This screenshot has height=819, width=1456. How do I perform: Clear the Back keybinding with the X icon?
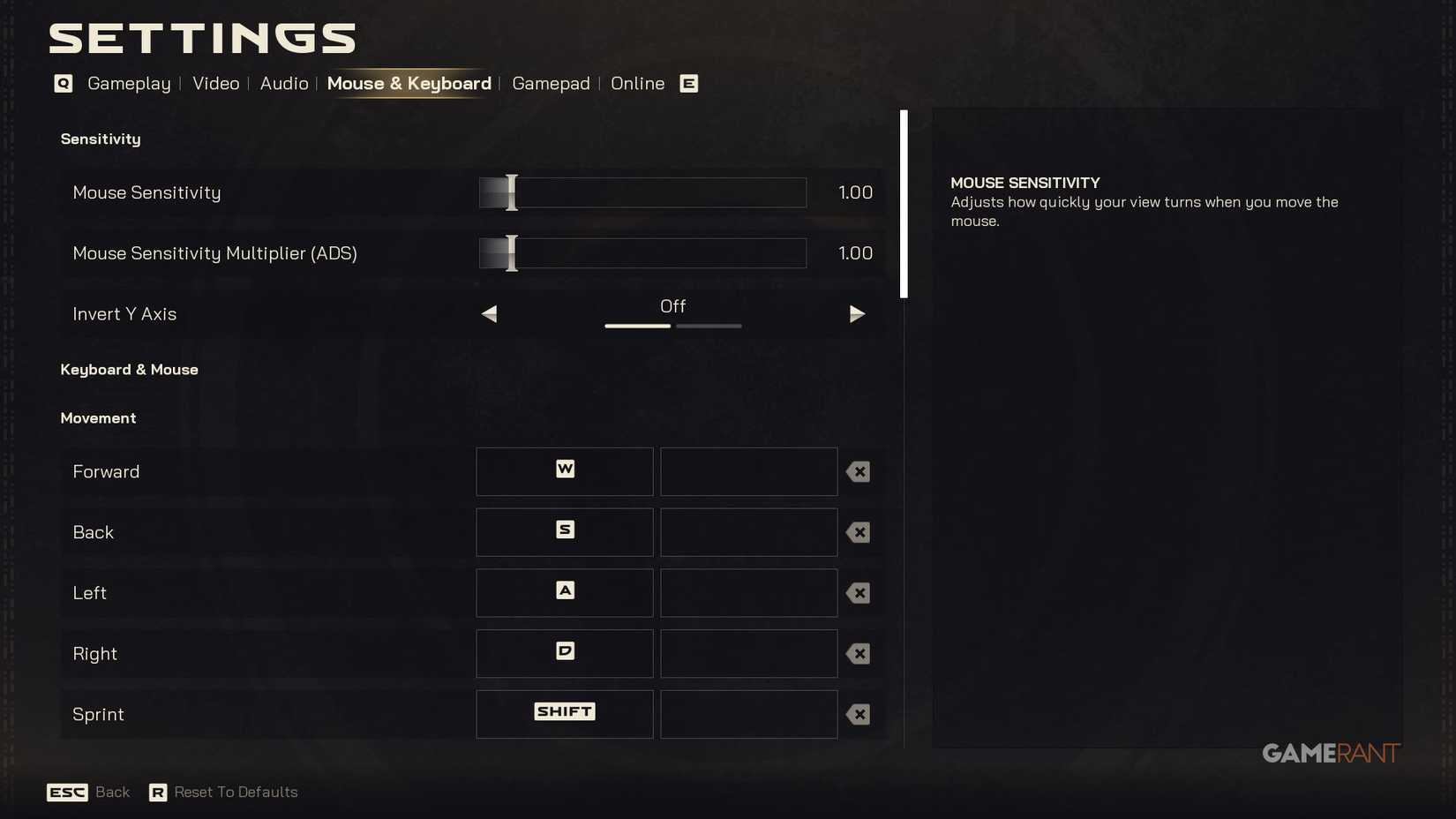(857, 532)
